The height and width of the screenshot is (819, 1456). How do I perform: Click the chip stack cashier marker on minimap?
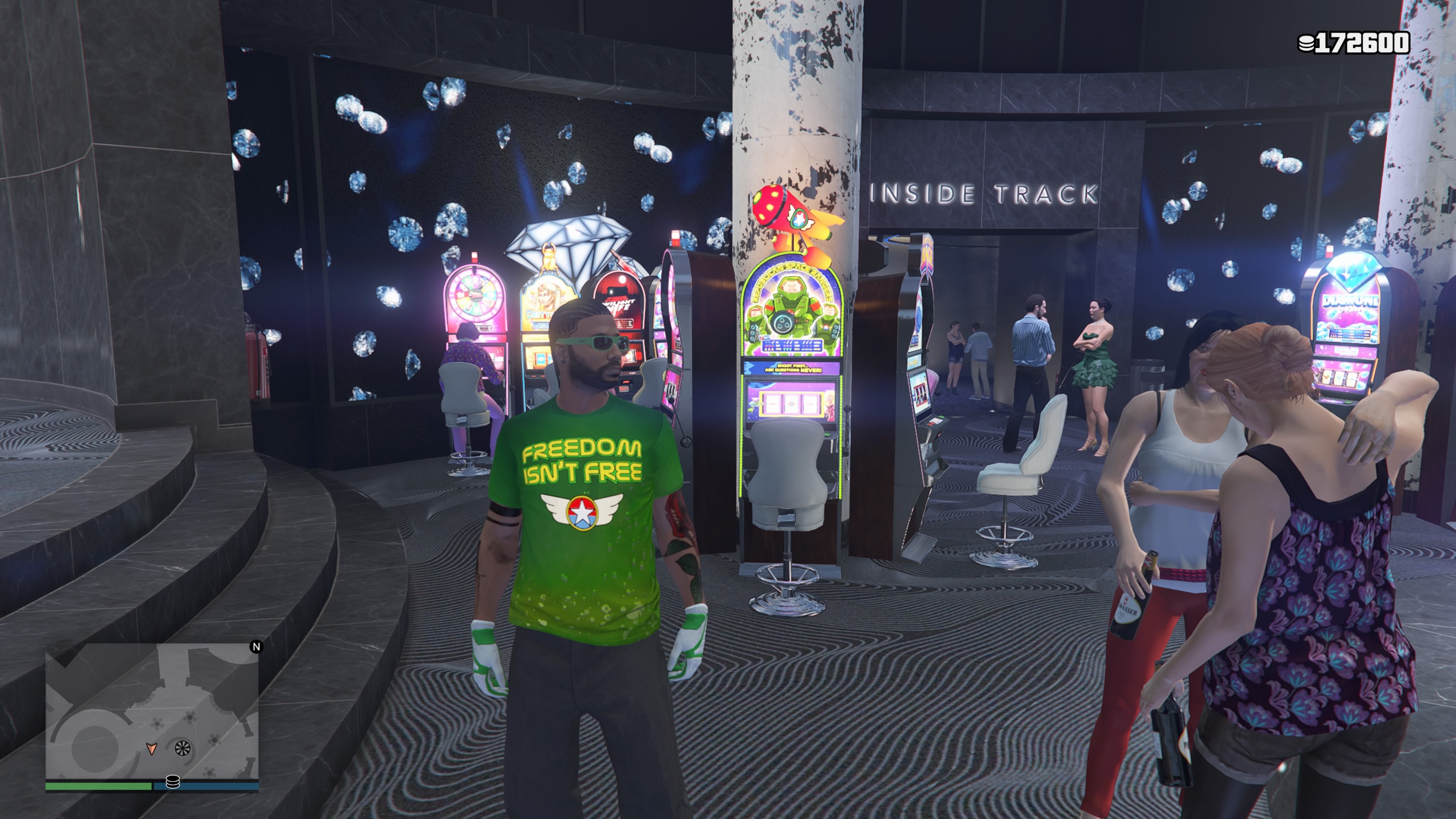(173, 782)
